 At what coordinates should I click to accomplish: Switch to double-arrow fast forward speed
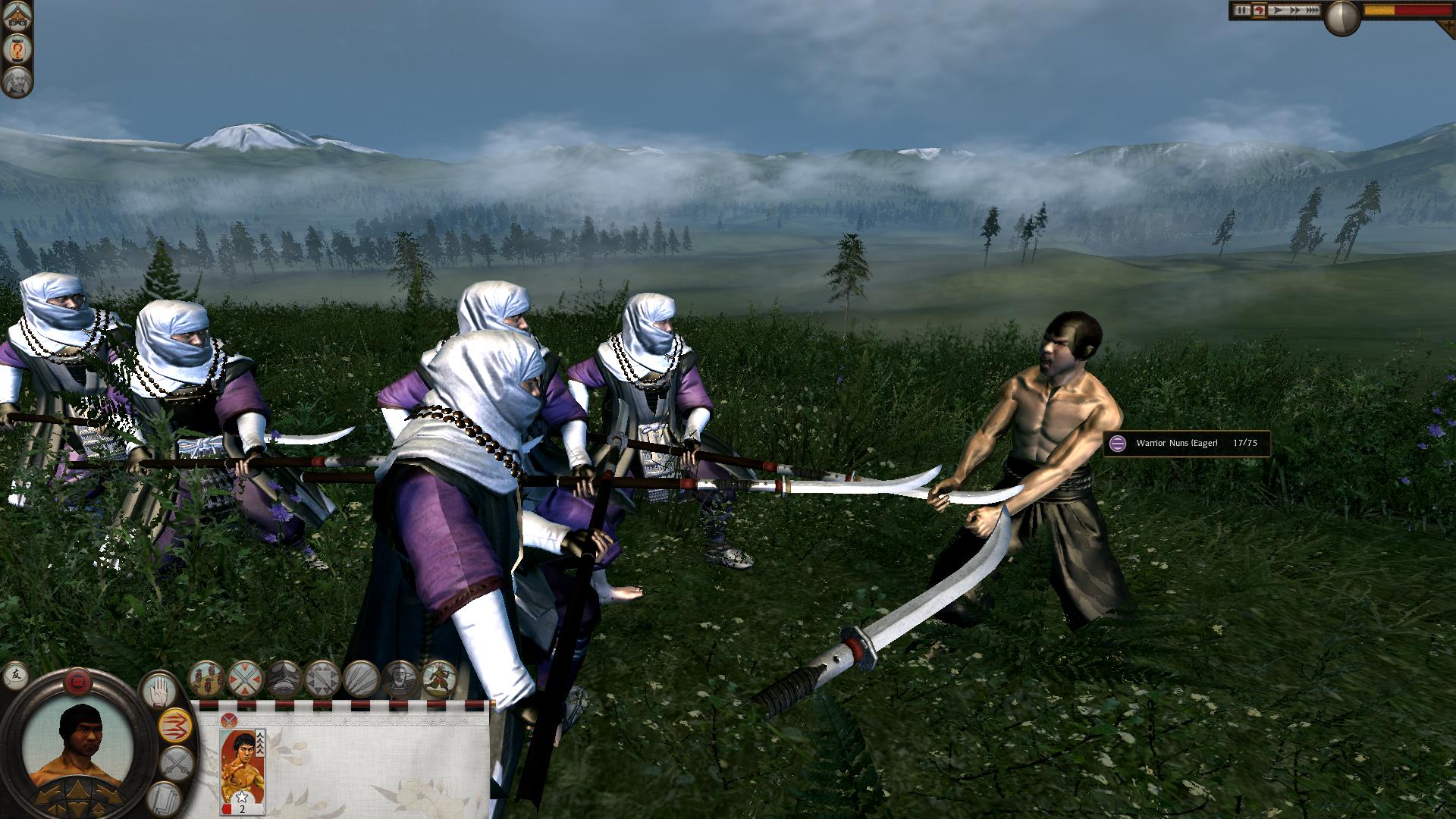click(1295, 11)
